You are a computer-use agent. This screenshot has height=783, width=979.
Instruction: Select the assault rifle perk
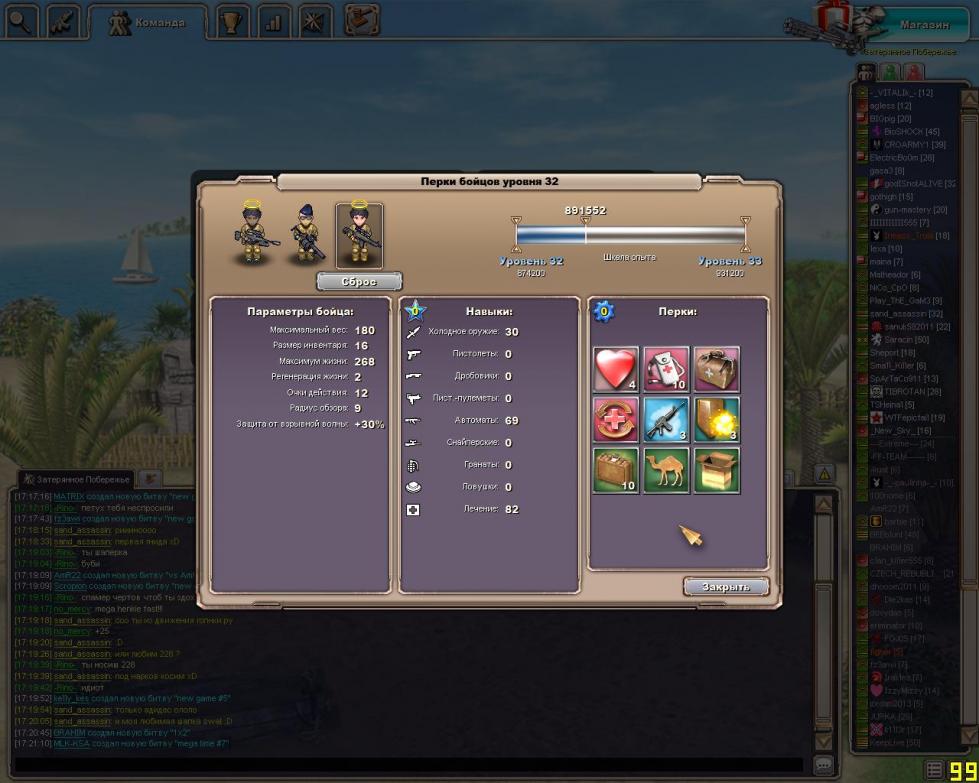665,419
